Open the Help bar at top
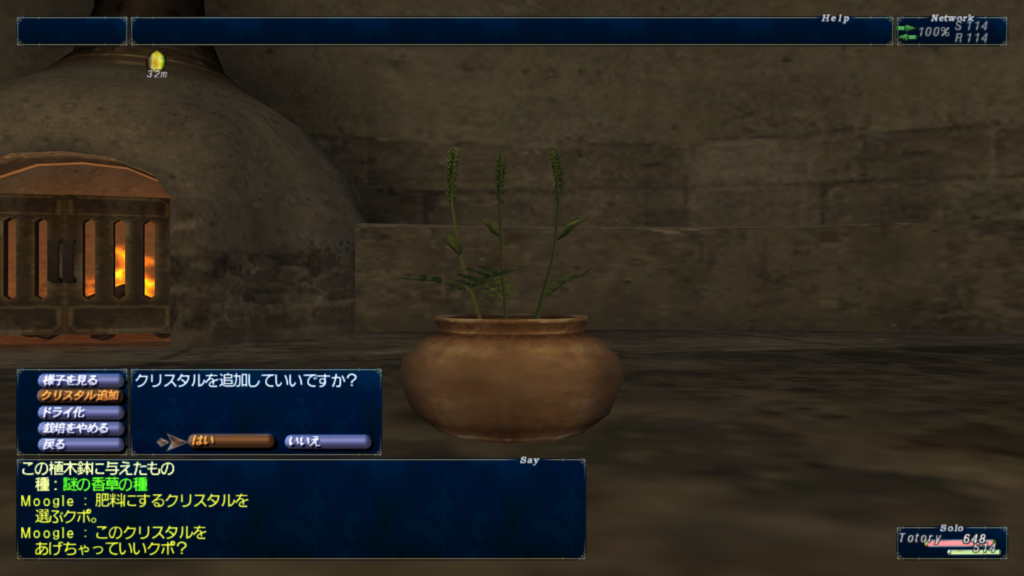 point(510,31)
